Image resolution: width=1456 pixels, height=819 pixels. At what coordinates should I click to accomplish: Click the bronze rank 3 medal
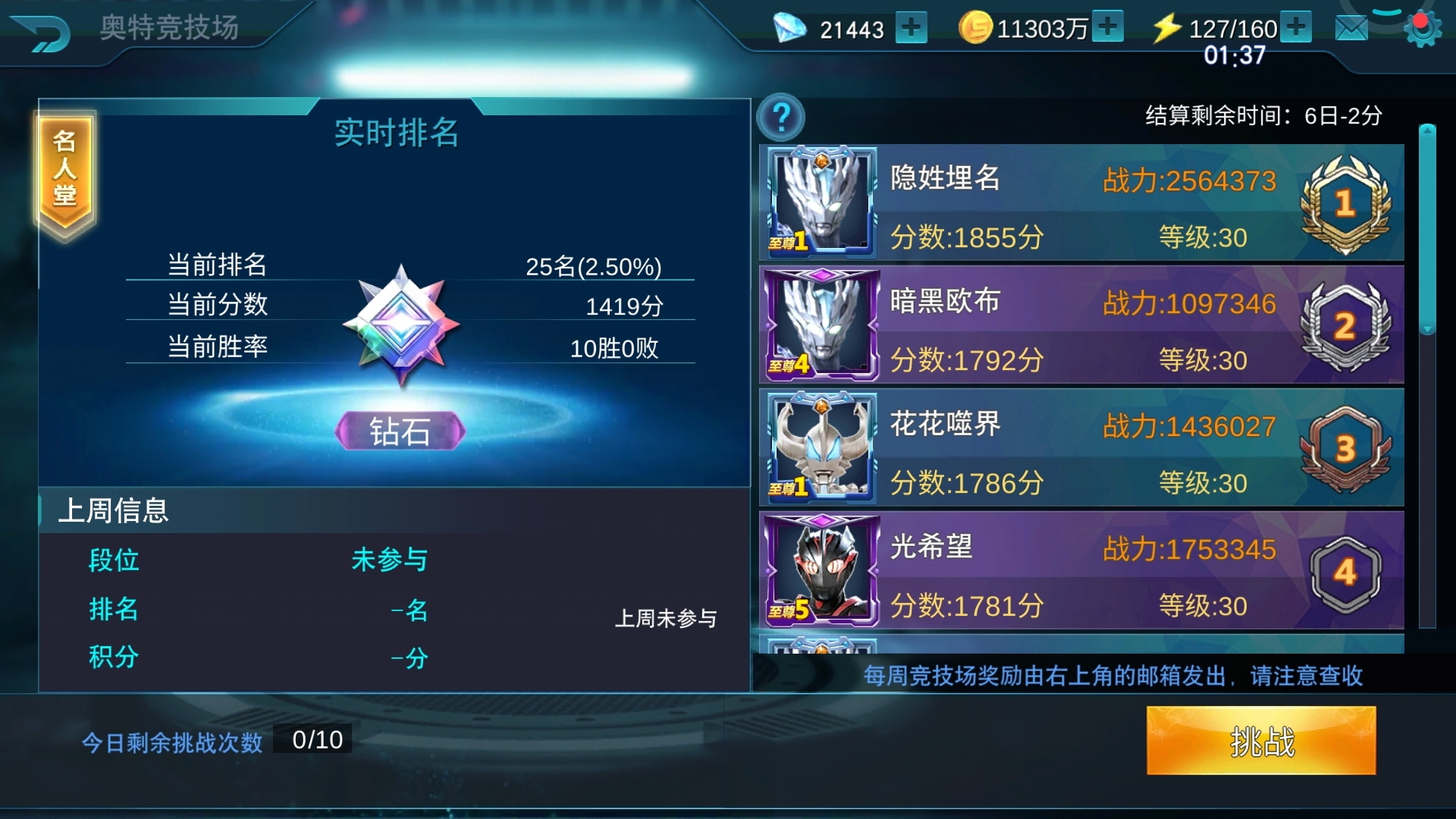pyautogui.click(x=1346, y=449)
